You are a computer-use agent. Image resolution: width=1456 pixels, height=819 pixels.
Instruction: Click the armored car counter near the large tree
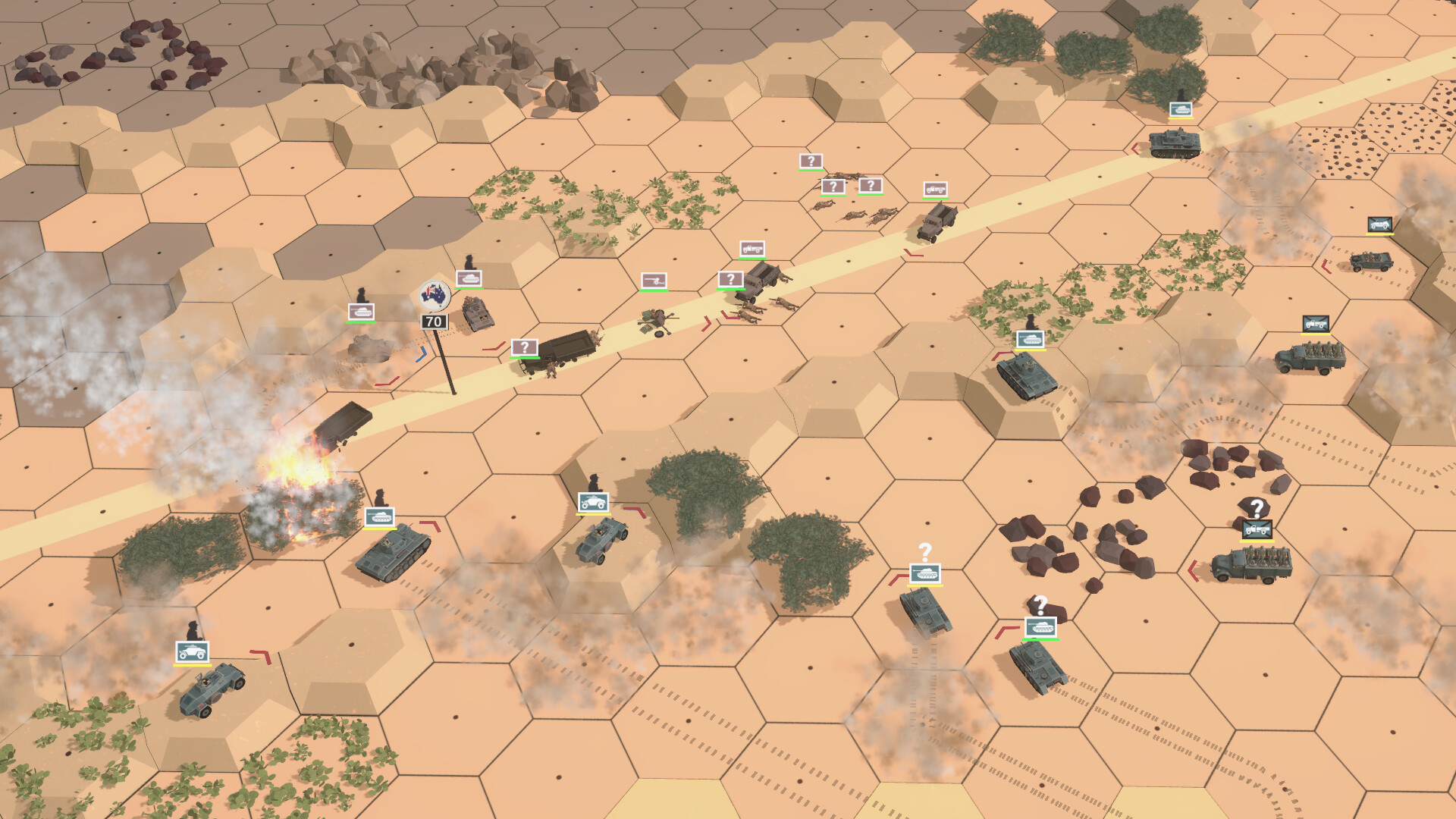[x=594, y=503]
